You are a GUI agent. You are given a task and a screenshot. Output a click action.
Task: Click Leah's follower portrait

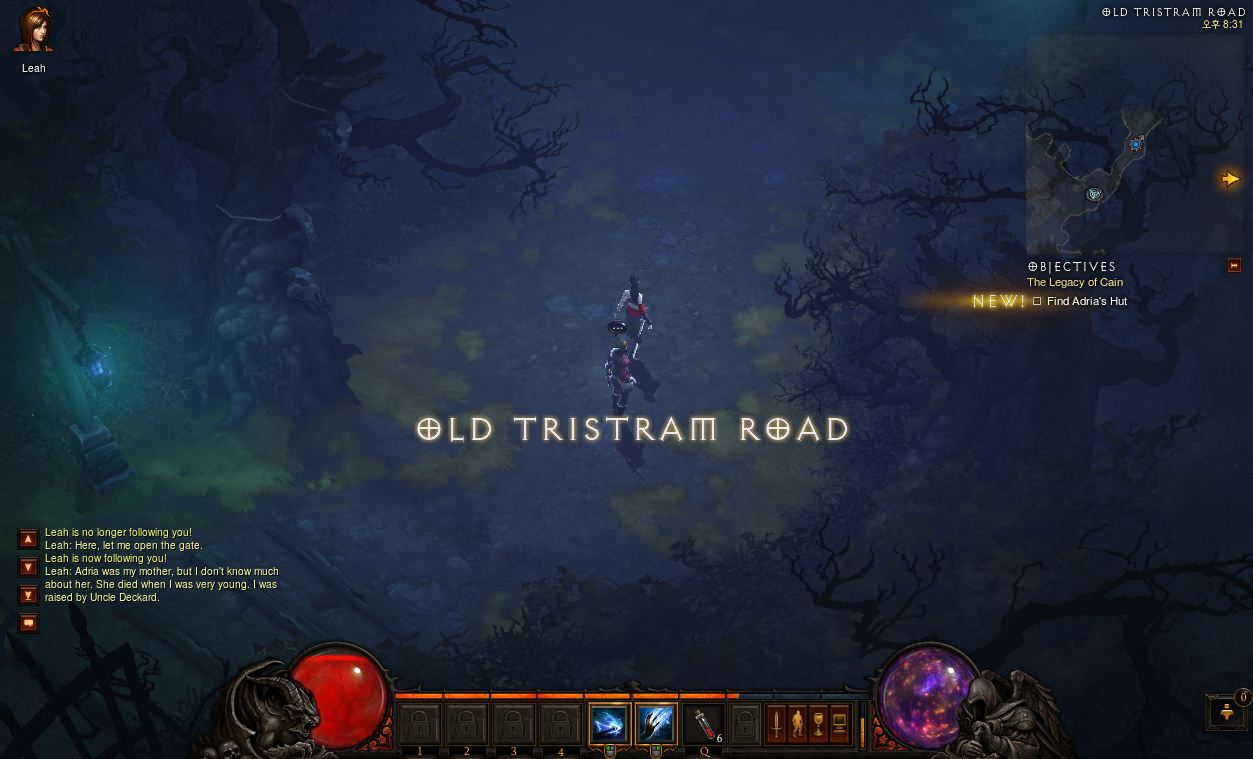(x=34, y=31)
